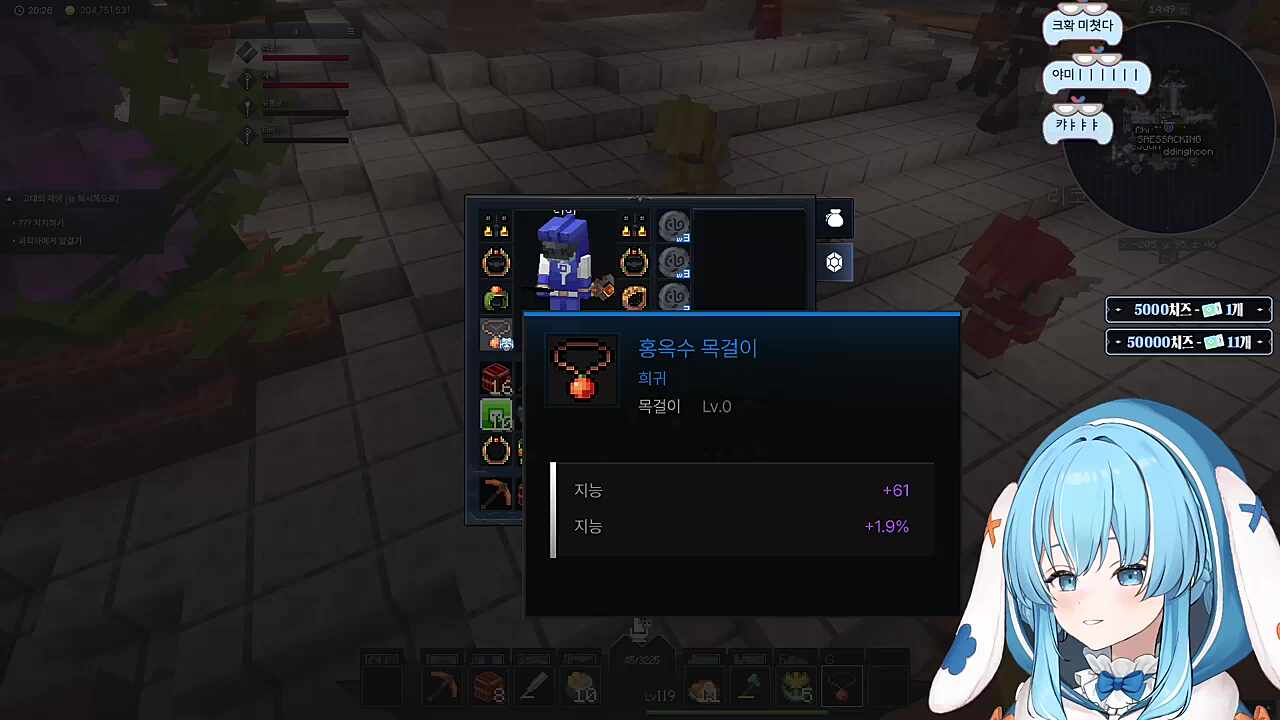Select the sword item in the hotbar
1280x720 pixels.
tap(533, 687)
